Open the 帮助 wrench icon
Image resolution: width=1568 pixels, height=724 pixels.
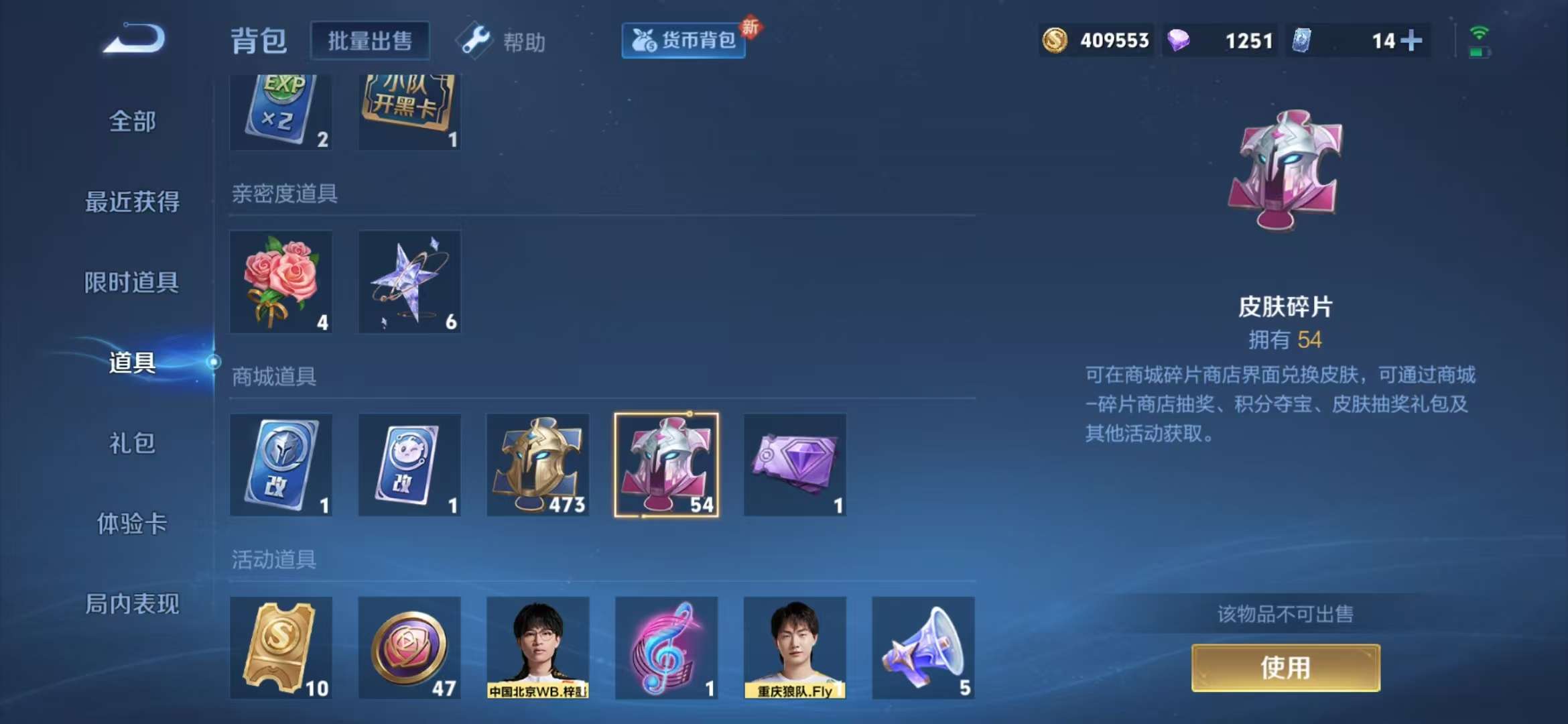[x=476, y=40]
